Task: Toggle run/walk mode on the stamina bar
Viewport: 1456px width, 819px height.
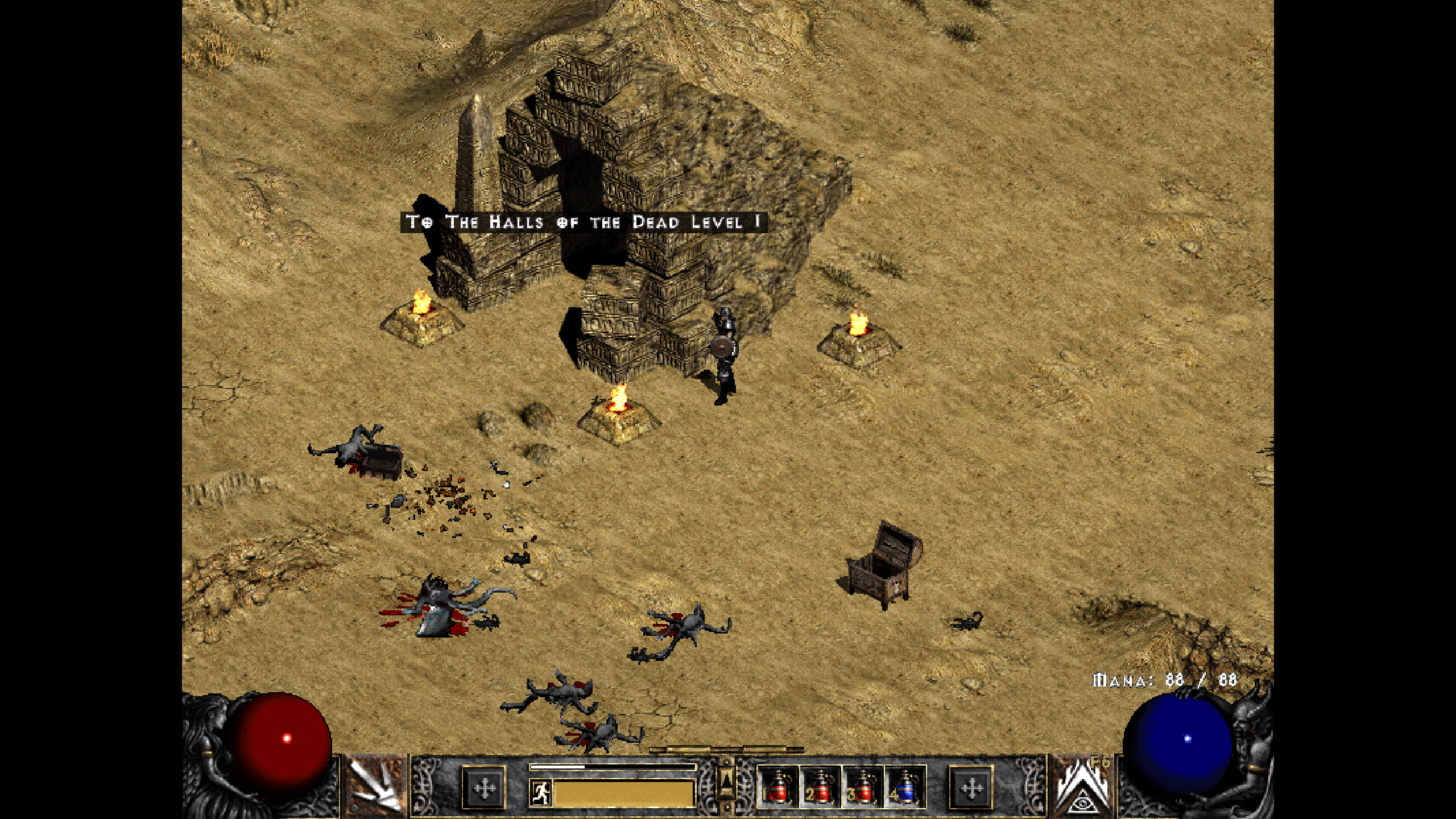Action: pyautogui.click(x=540, y=793)
